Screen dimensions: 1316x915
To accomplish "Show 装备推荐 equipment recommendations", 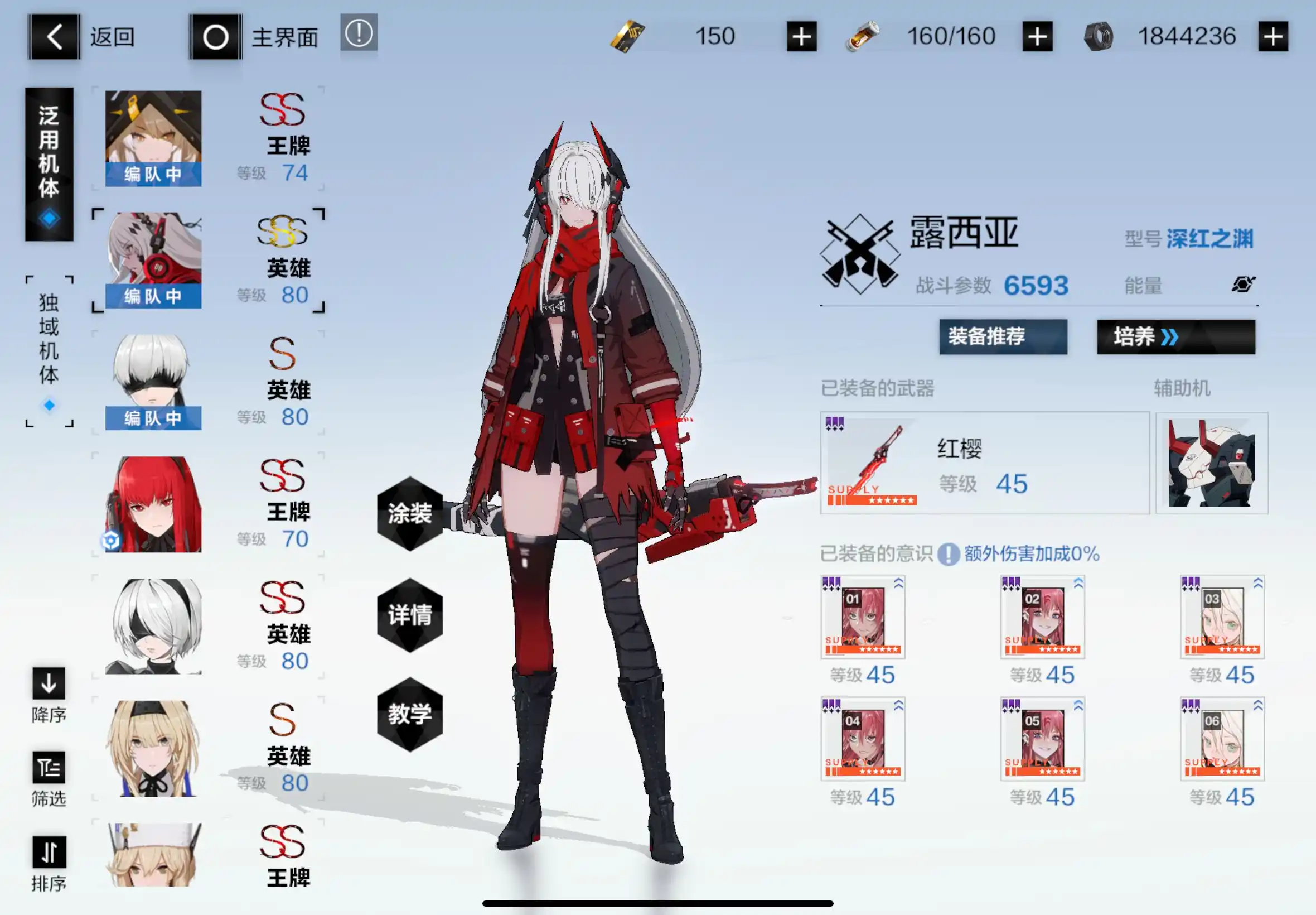I will pos(1003,336).
